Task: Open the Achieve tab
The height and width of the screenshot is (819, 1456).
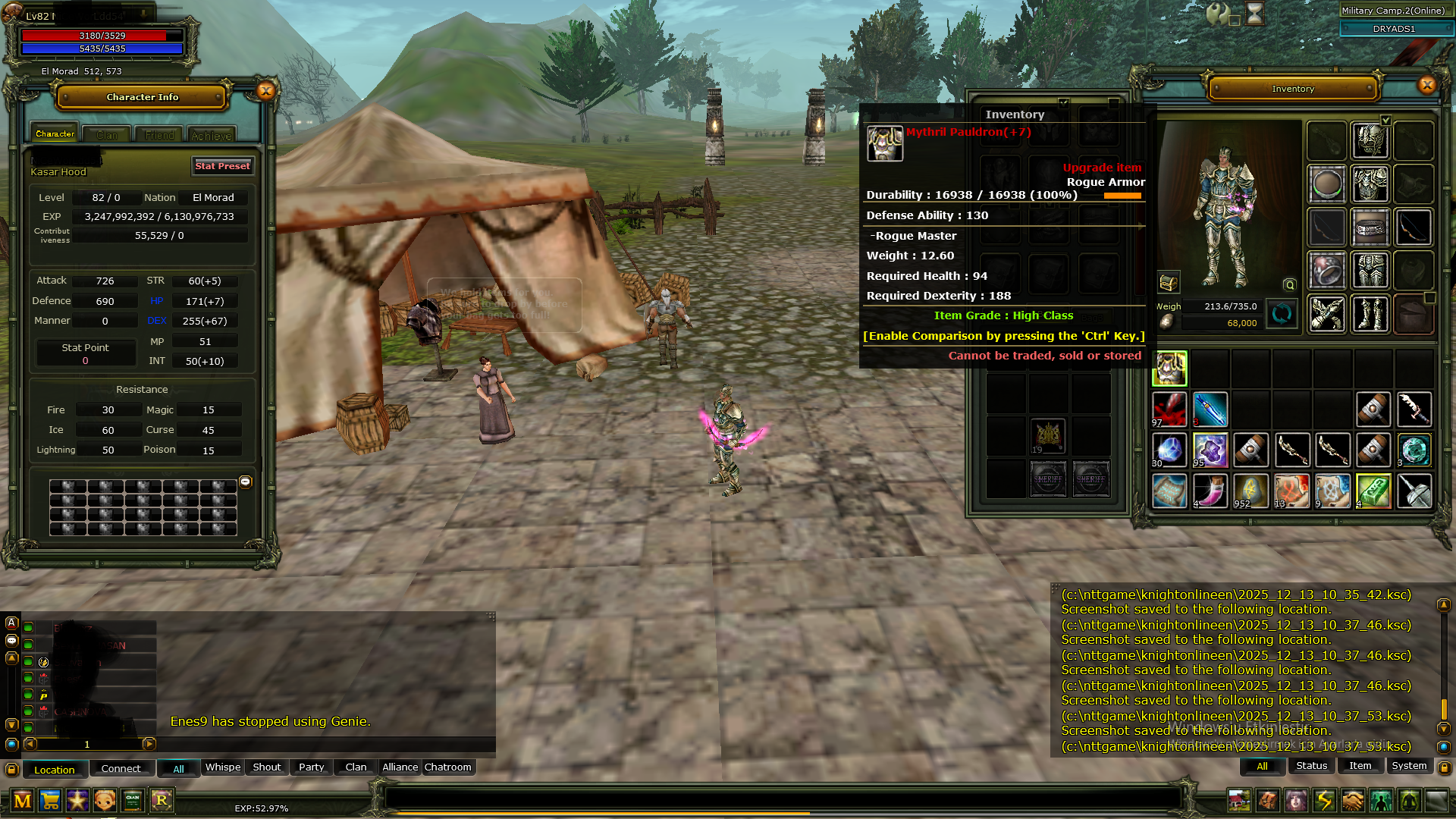Action: [212, 135]
